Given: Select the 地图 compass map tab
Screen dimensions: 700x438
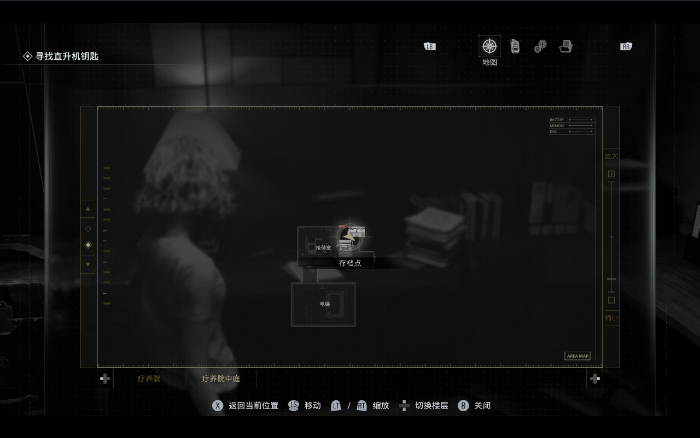Looking at the screenshot, I should (x=489, y=46).
